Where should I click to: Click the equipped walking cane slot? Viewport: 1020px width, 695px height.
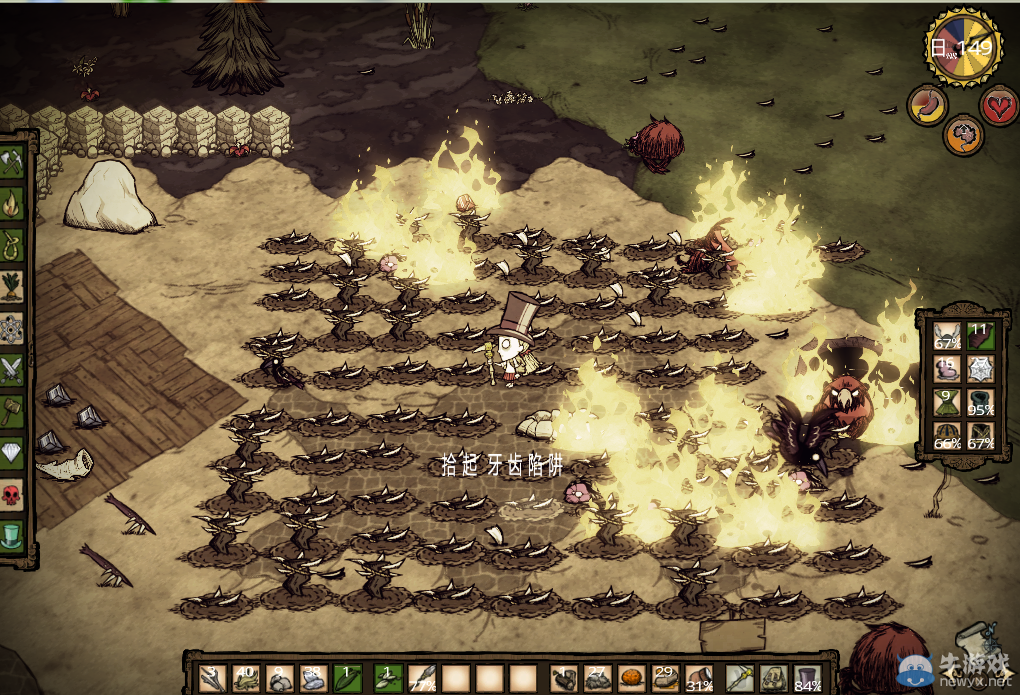pyautogui.click(x=739, y=679)
